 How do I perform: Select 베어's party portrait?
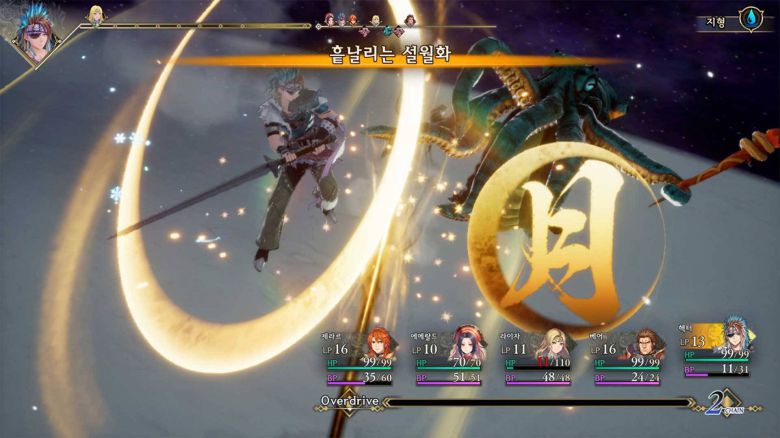point(645,344)
